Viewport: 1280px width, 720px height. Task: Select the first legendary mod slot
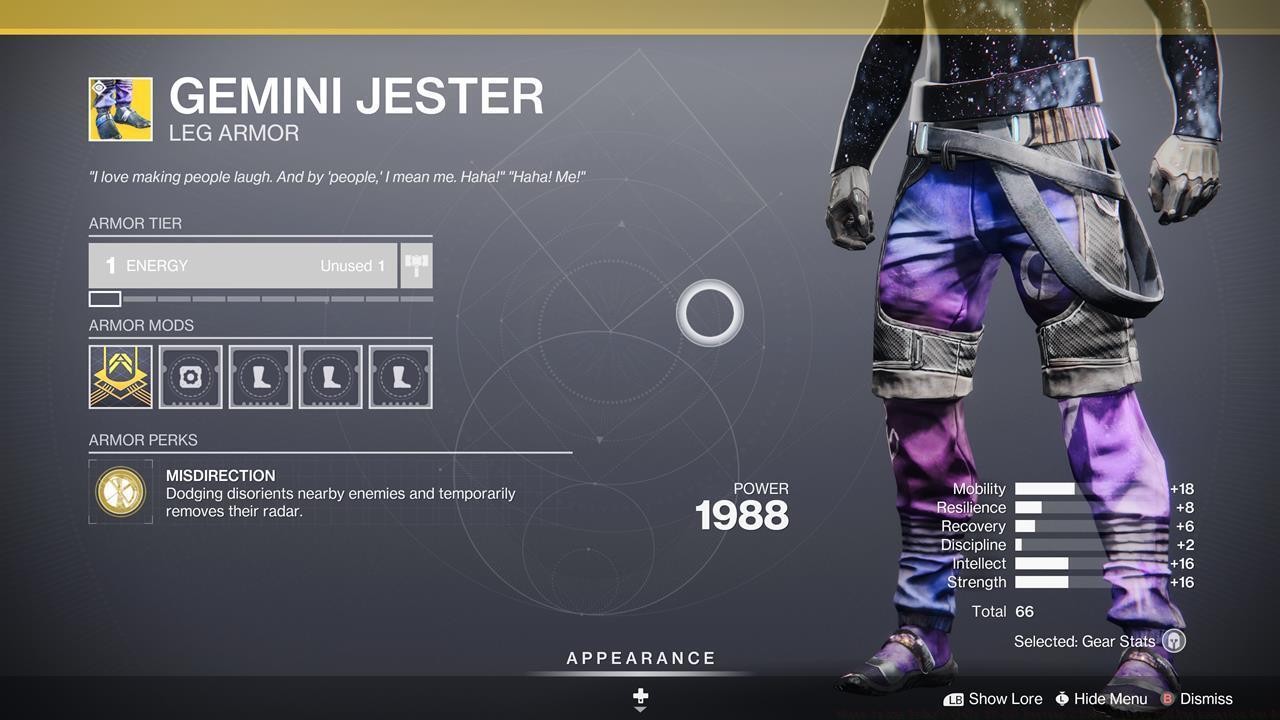[x=260, y=376]
